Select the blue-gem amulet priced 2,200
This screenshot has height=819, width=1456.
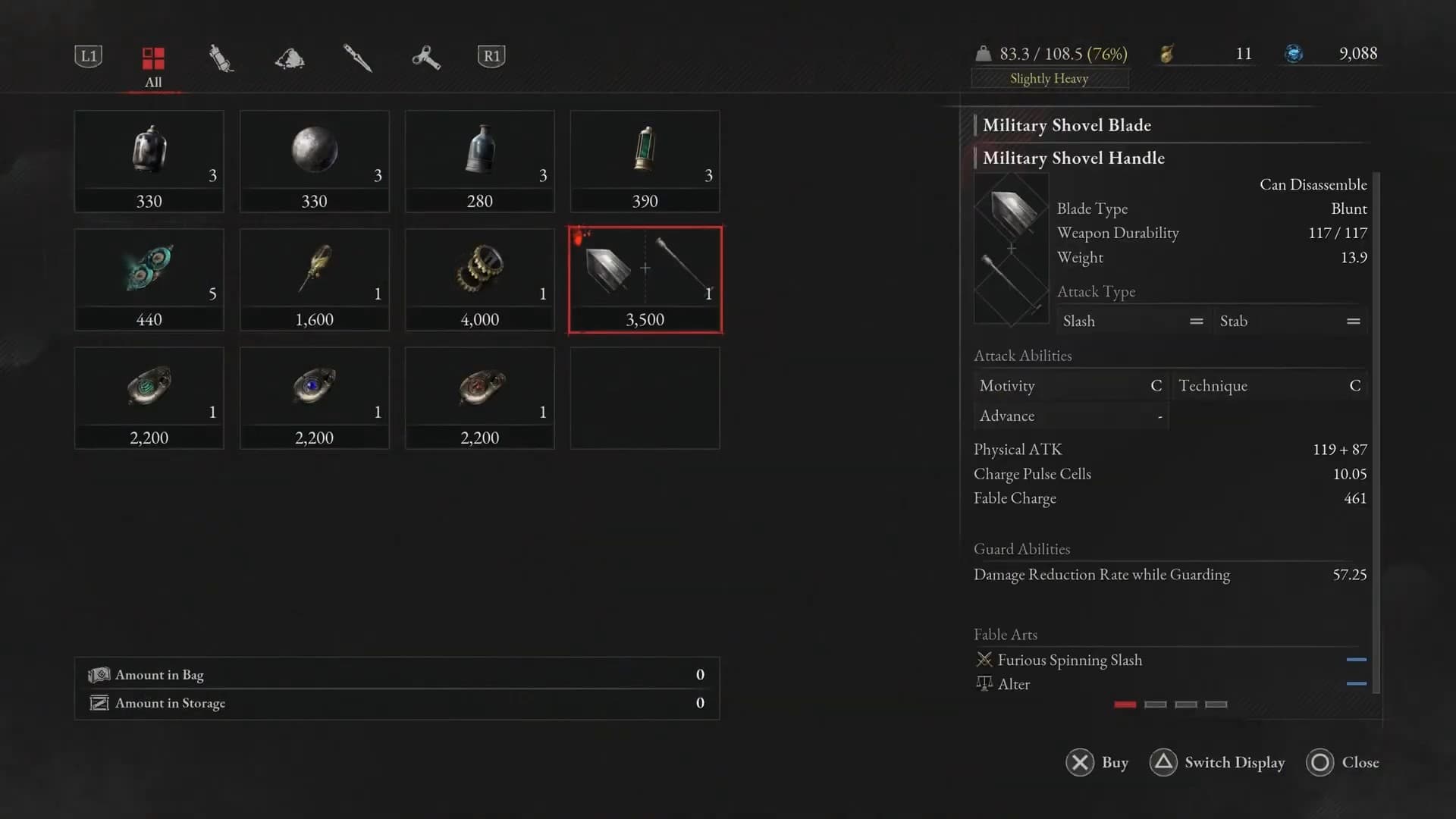click(x=315, y=397)
